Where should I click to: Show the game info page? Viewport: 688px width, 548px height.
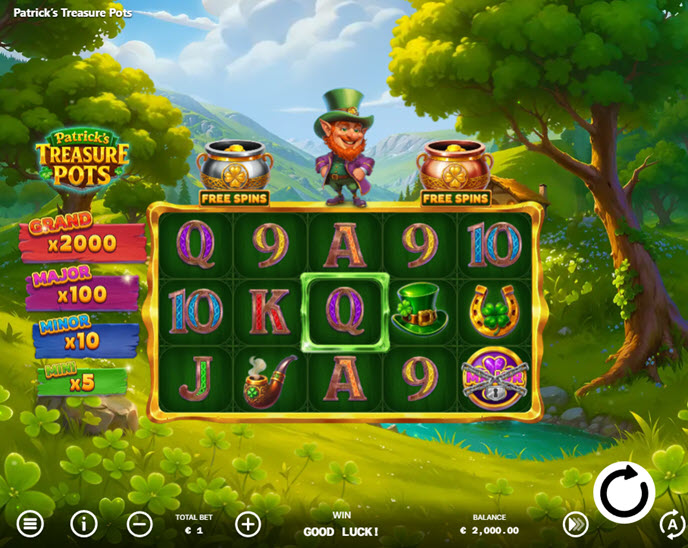(x=84, y=523)
